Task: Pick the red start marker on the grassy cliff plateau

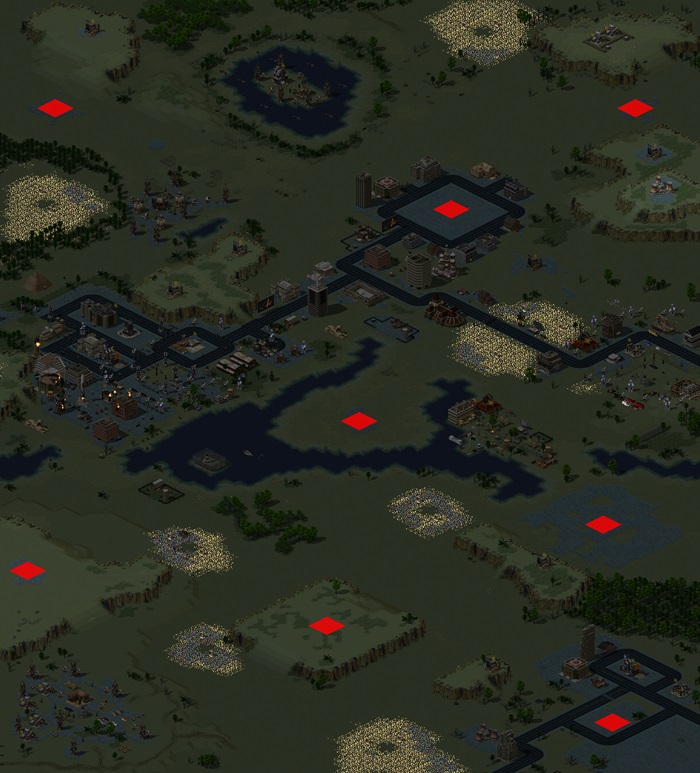Action: (x=326, y=626)
